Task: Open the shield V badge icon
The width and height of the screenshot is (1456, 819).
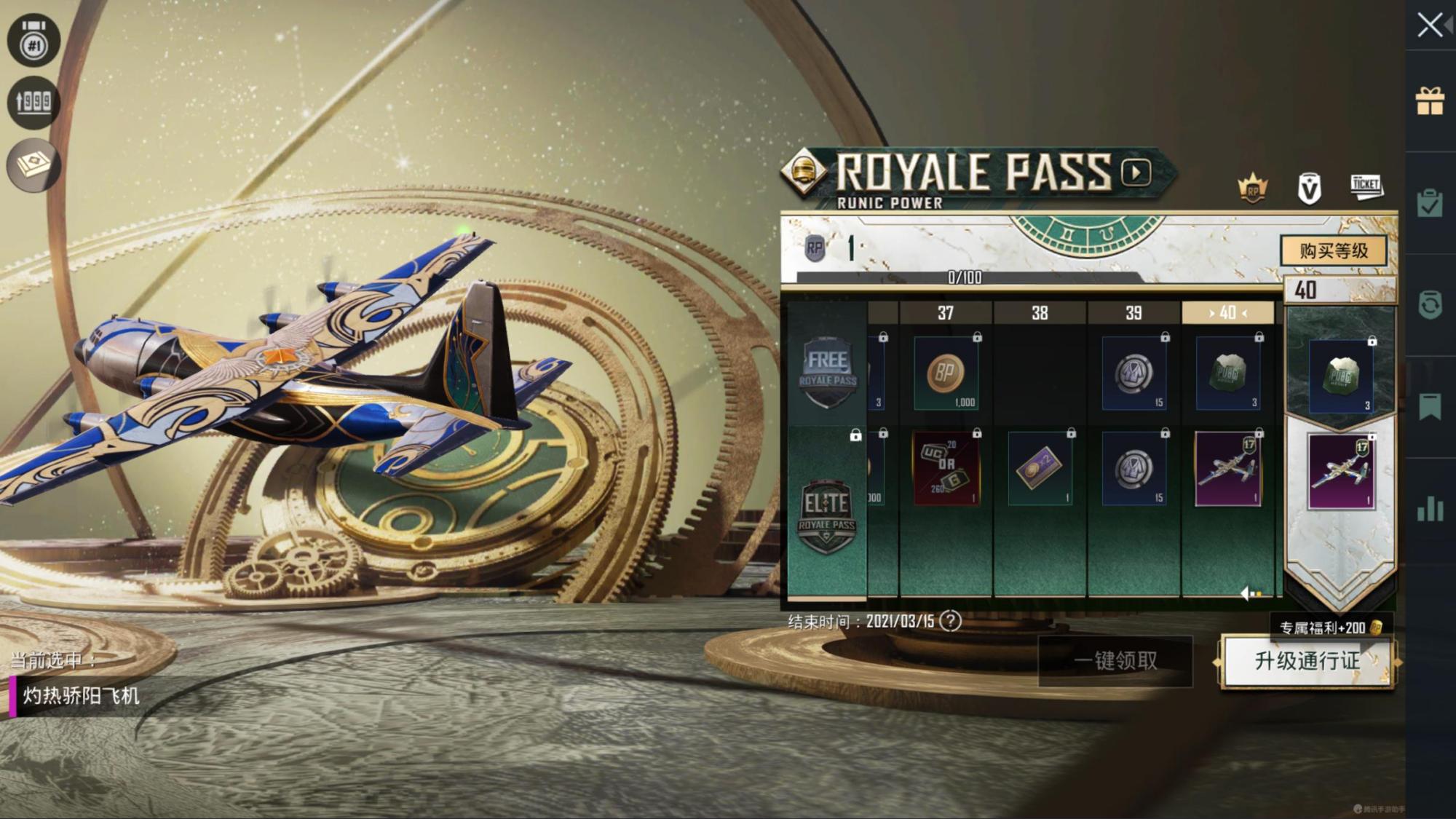Action: [1309, 189]
